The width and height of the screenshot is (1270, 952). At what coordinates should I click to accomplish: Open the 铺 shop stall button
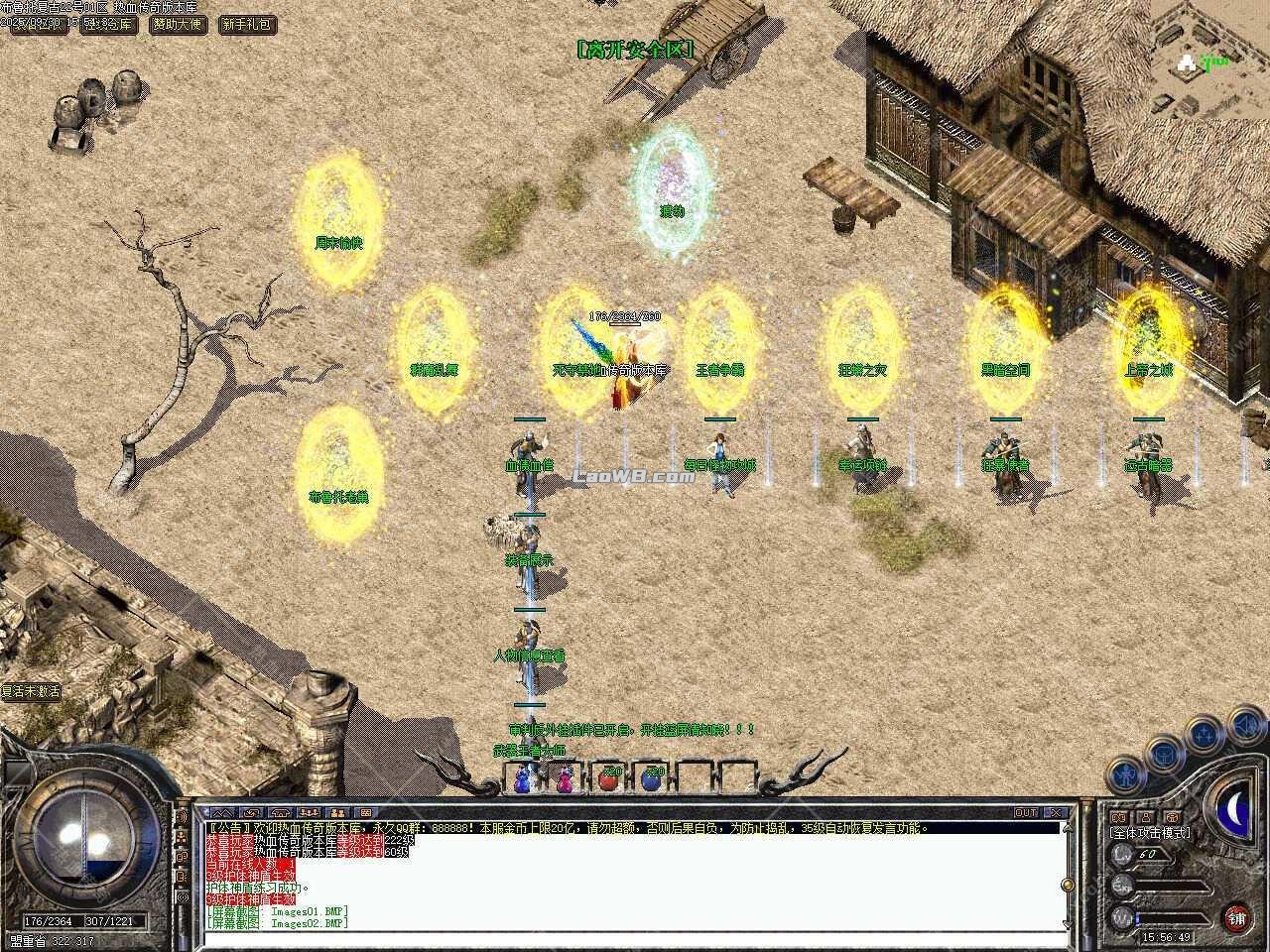[1236, 917]
